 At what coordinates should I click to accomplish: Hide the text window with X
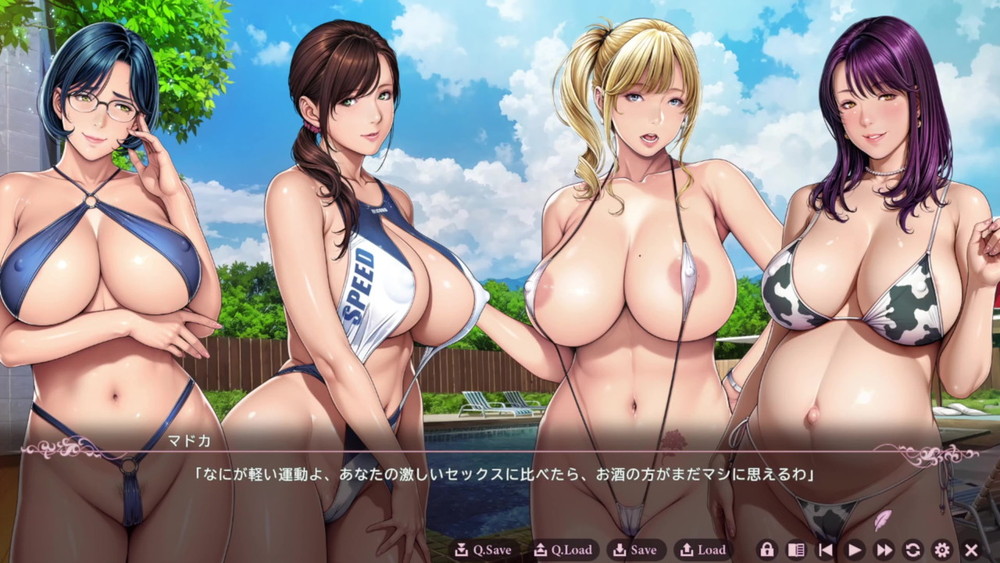971,549
